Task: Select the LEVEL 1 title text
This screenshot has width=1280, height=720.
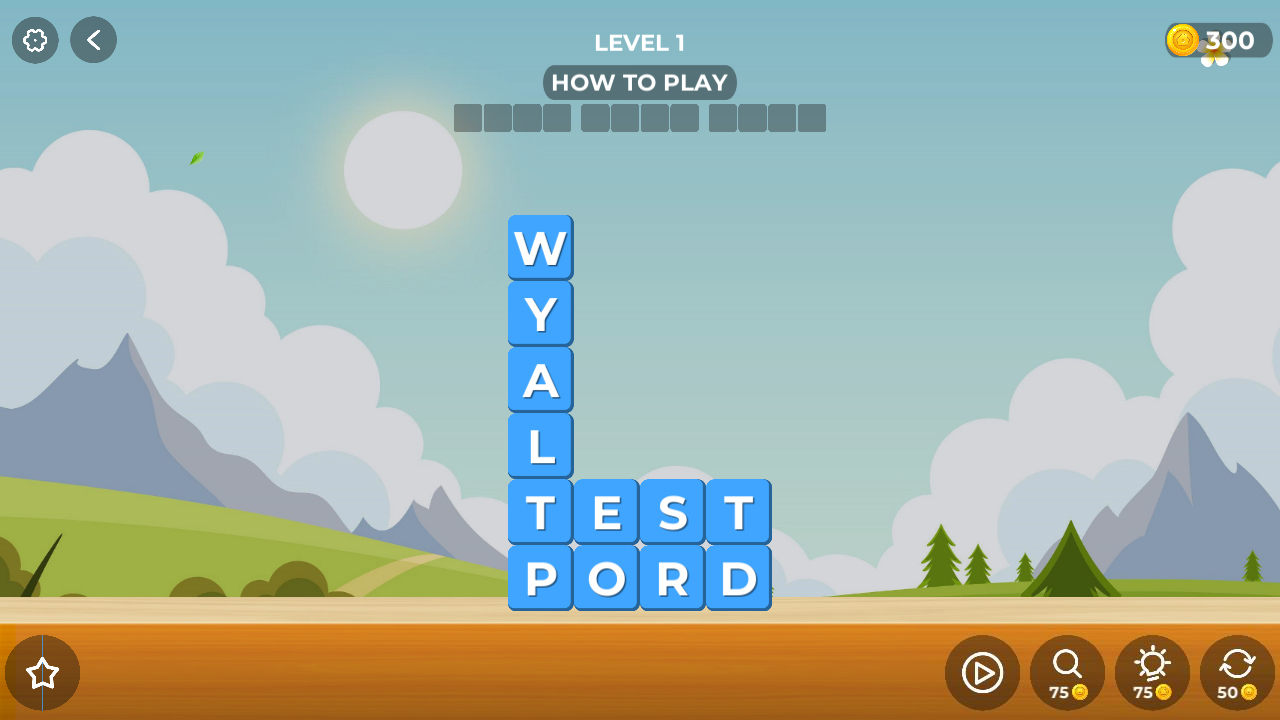Action: (x=639, y=42)
